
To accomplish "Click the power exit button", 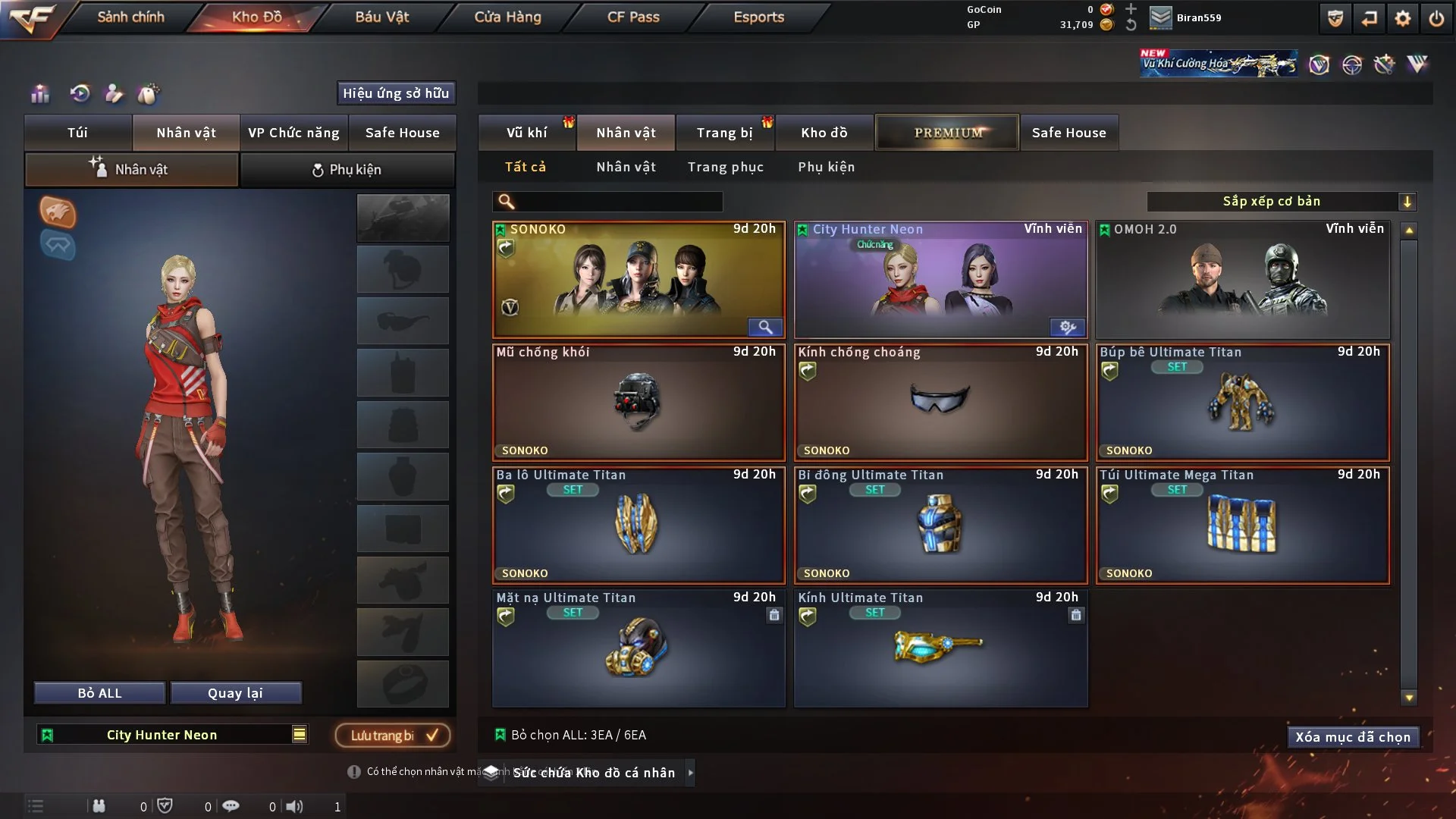I will [x=1436, y=18].
